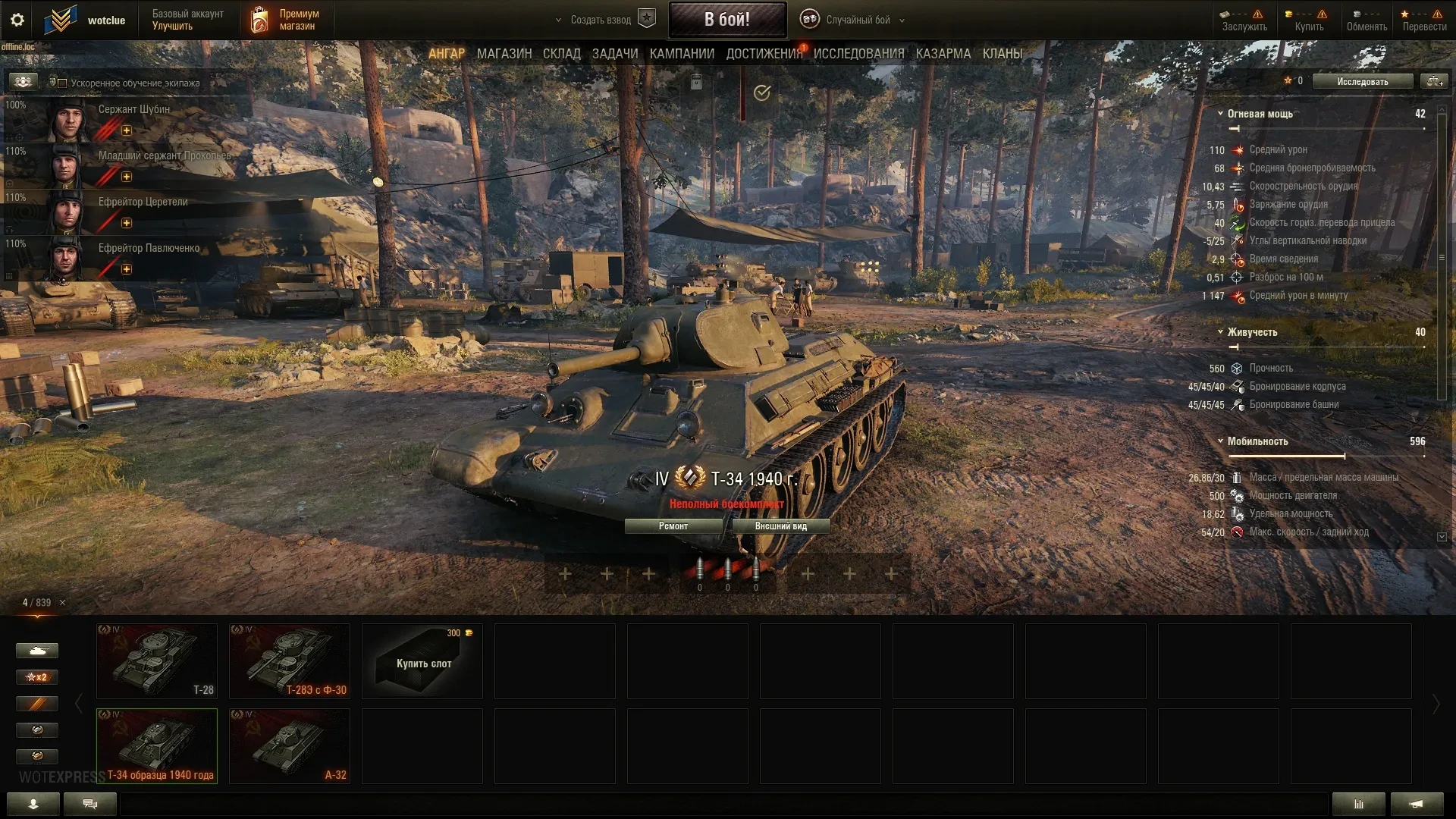Show the ДОСТИЖЕНИЯ tab
This screenshot has width=1456, height=819.
(764, 54)
